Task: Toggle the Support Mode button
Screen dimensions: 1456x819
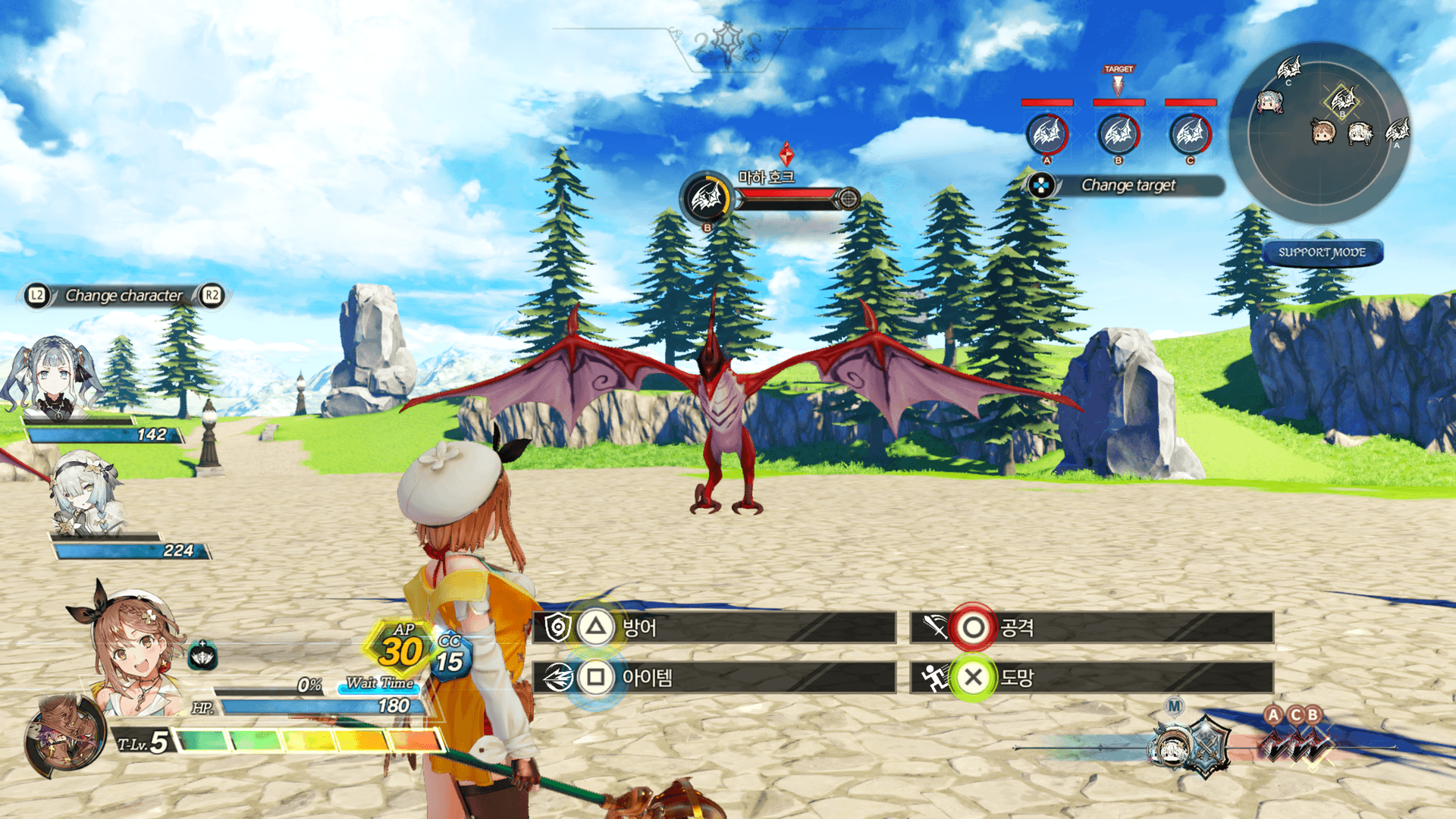Action: pos(1322,253)
